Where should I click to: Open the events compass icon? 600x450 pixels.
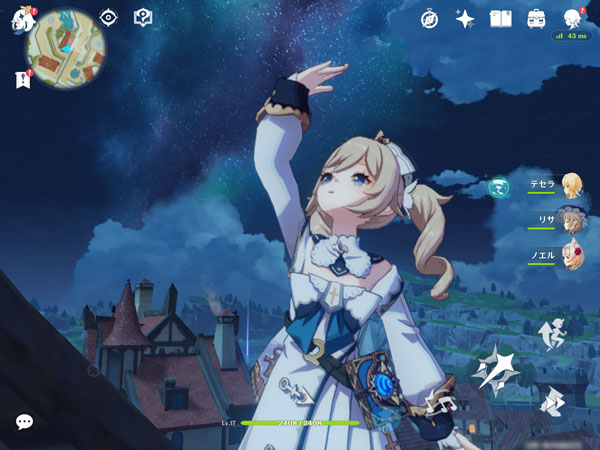[x=430, y=18]
